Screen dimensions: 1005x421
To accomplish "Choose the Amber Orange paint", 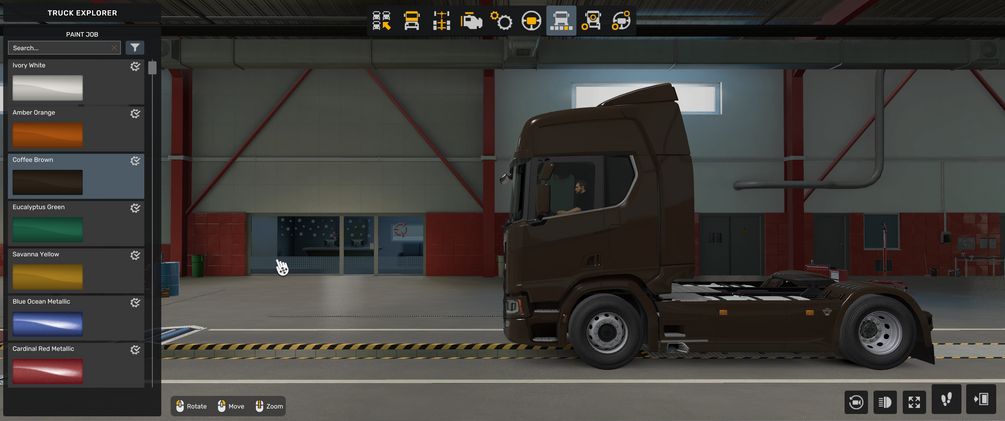I will (48, 135).
